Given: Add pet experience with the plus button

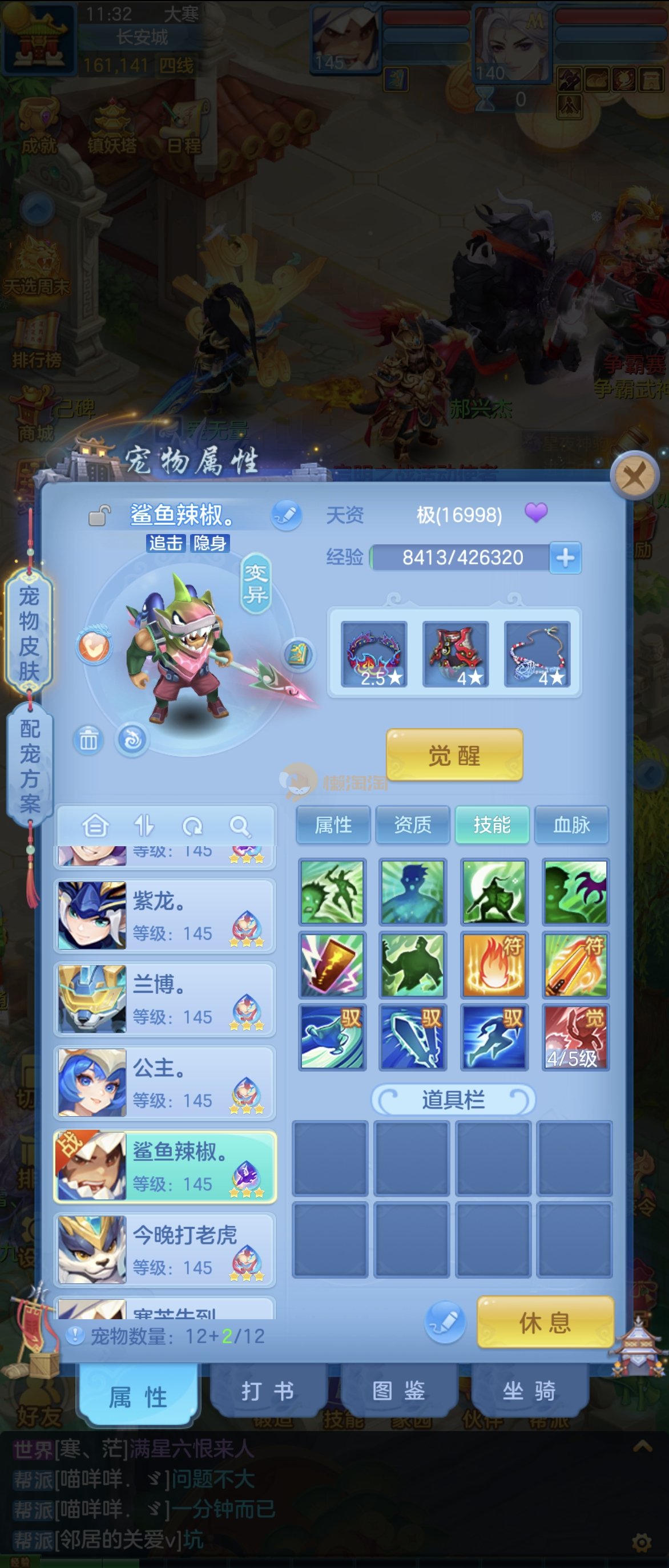Looking at the screenshot, I should click(565, 557).
